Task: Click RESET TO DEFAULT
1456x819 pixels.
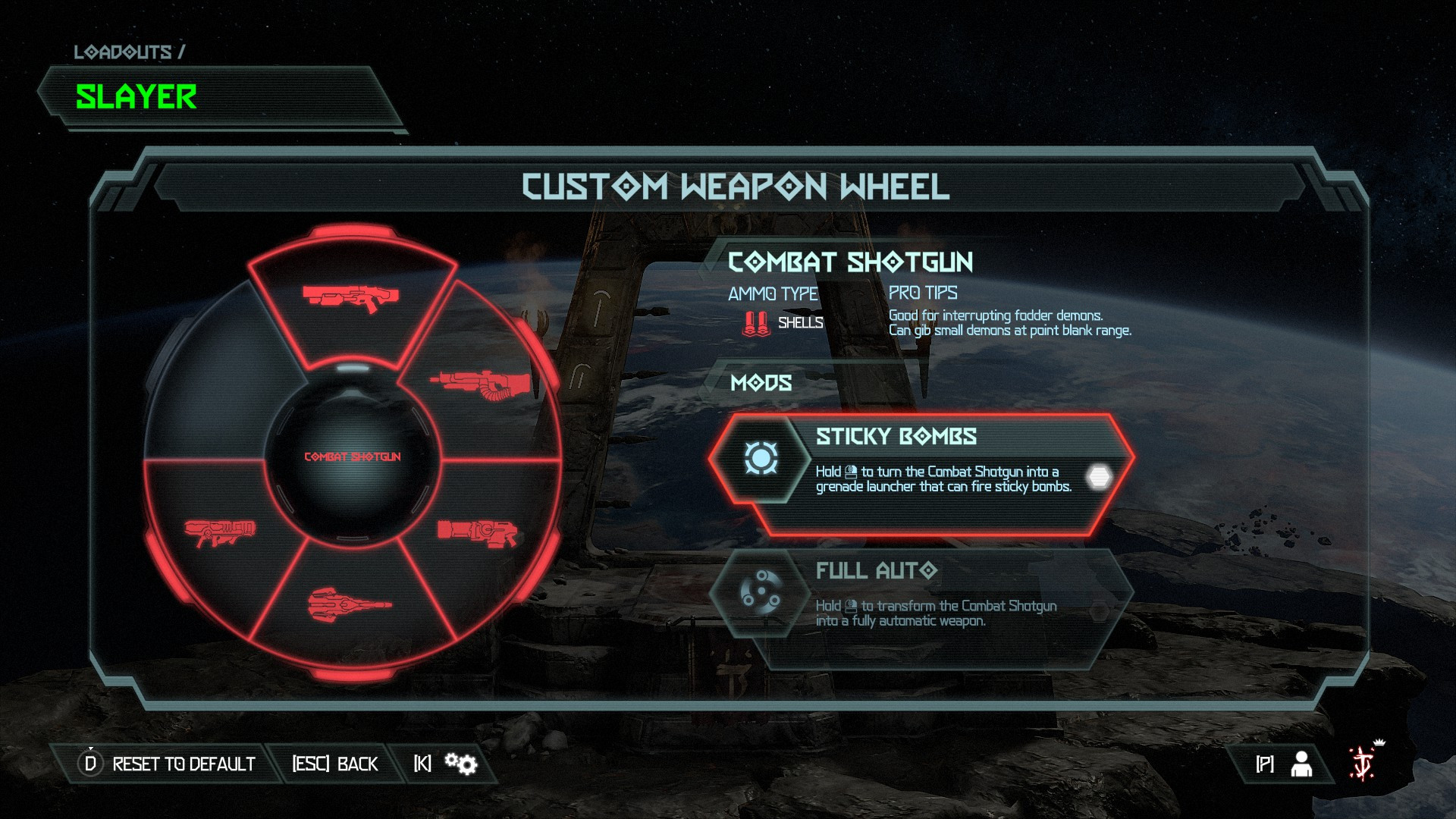Action: pos(182,764)
